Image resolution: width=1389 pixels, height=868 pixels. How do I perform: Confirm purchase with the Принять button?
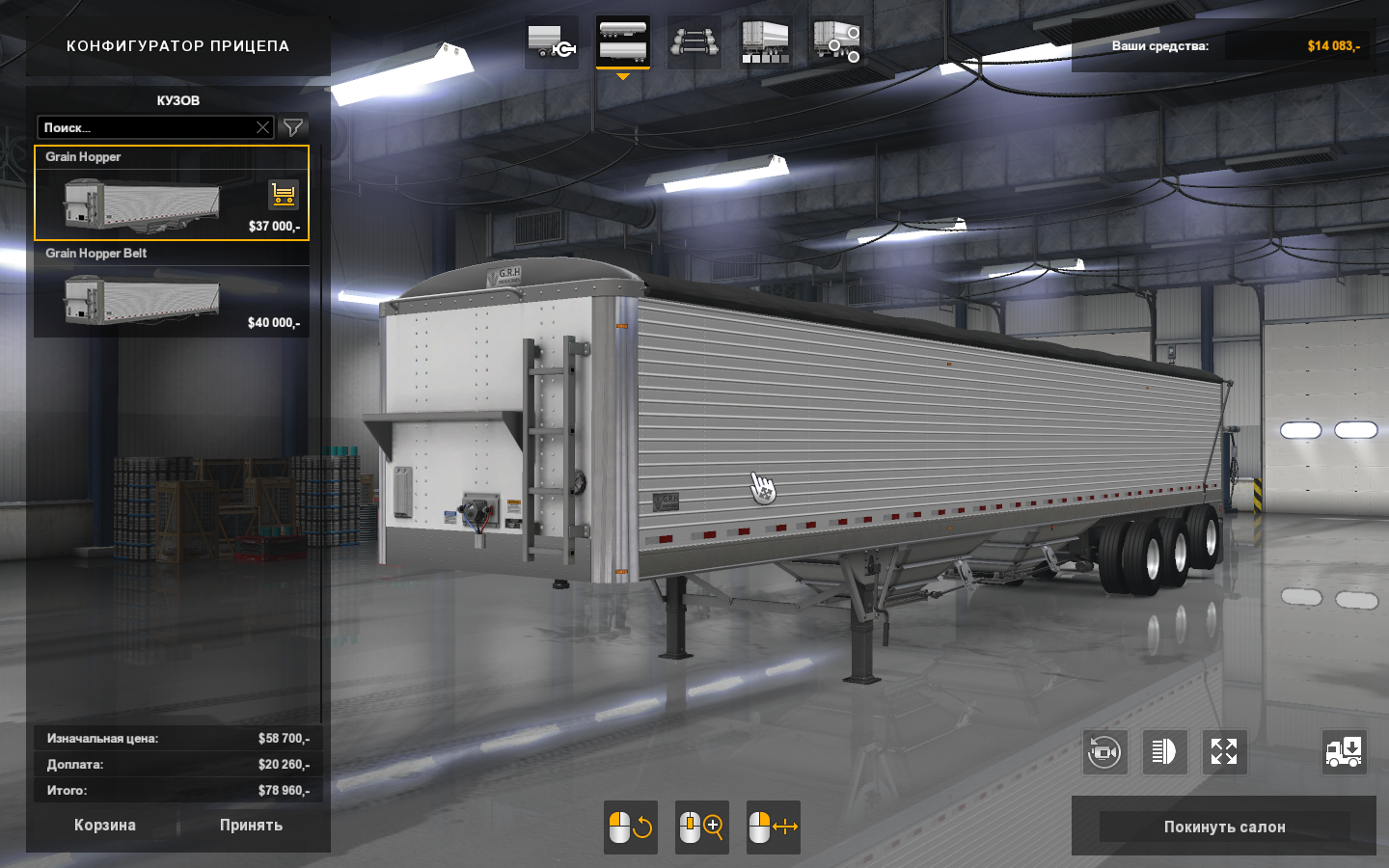coord(251,826)
